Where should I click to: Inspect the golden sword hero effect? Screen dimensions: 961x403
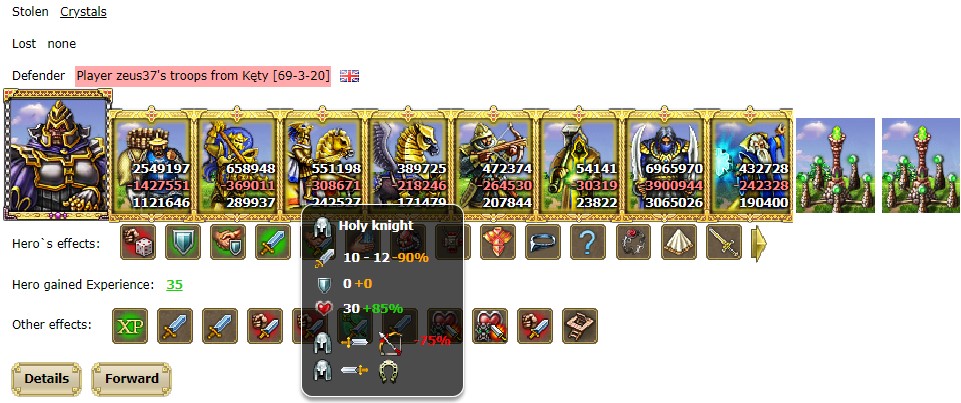pyautogui.click(x=723, y=241)
